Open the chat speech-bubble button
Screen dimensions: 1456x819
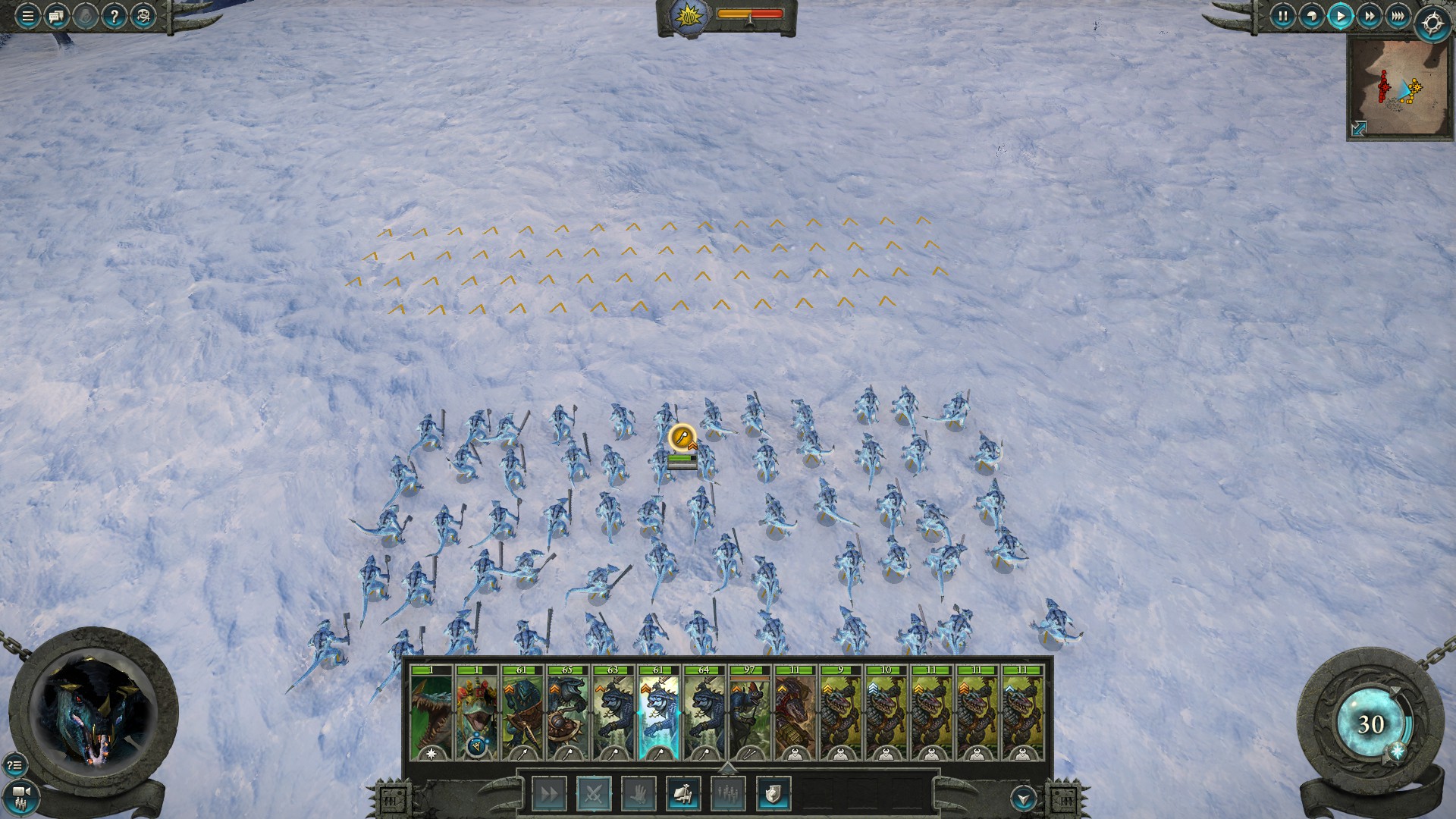[x=56, y=16]
